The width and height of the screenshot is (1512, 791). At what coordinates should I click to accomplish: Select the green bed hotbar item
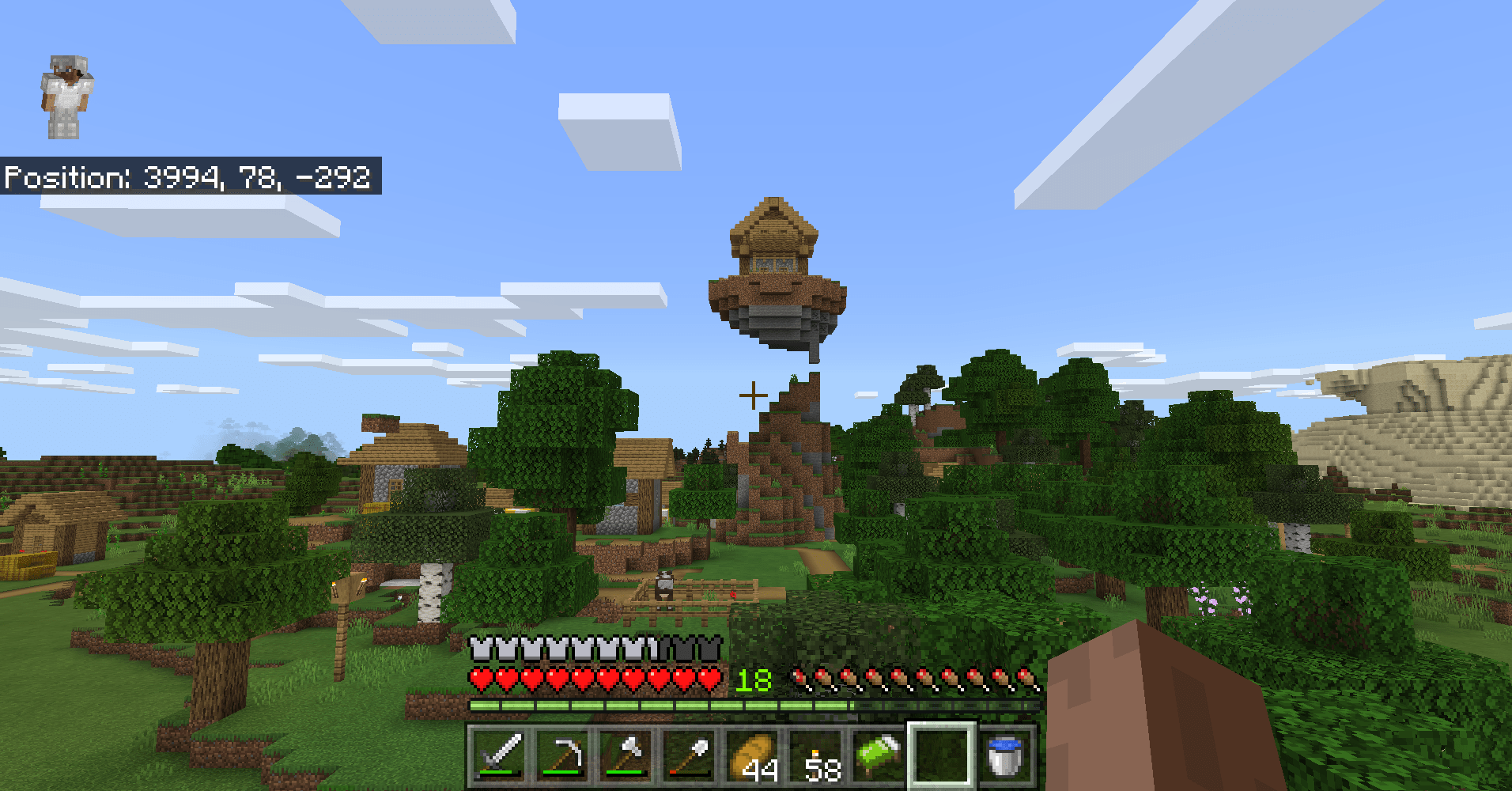pos(878,755)
